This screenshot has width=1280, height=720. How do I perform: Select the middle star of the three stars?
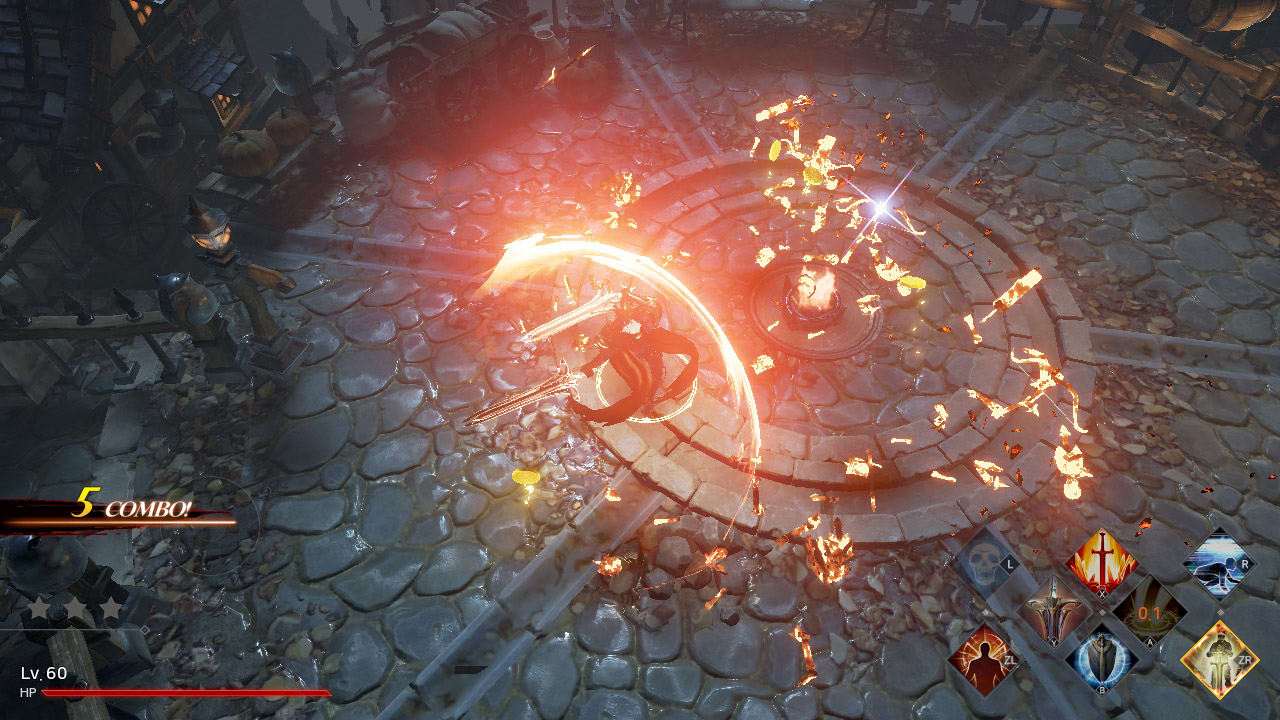[75, 608]
